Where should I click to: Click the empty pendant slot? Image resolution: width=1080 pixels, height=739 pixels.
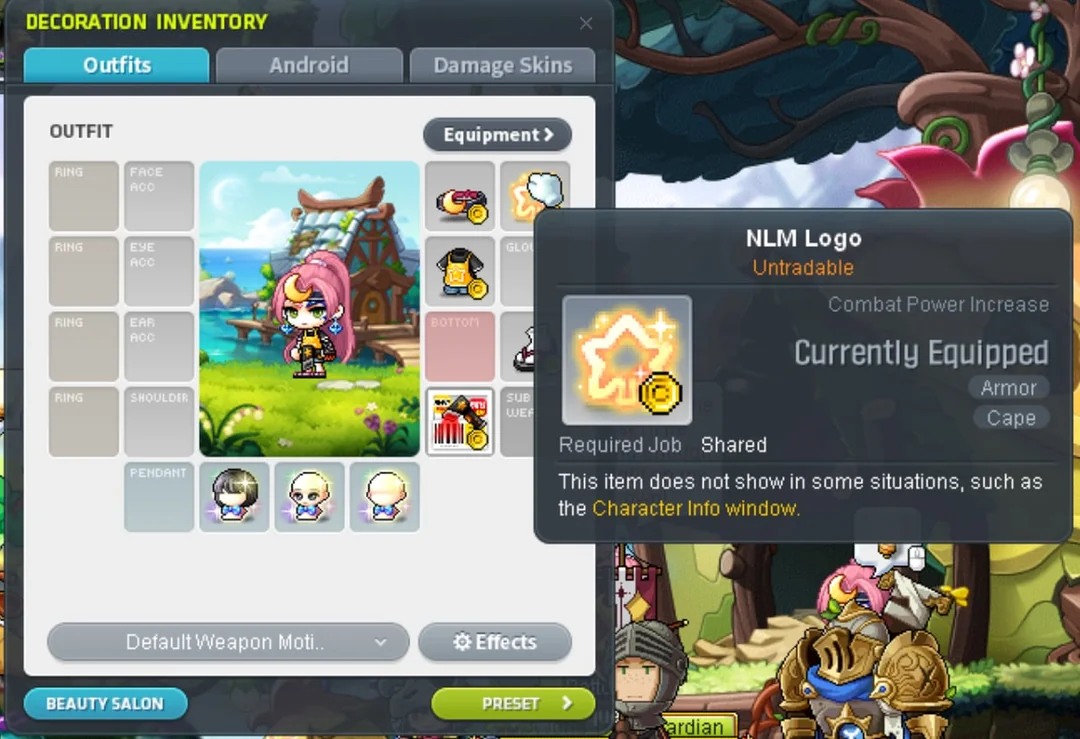[x=159, y=497]
